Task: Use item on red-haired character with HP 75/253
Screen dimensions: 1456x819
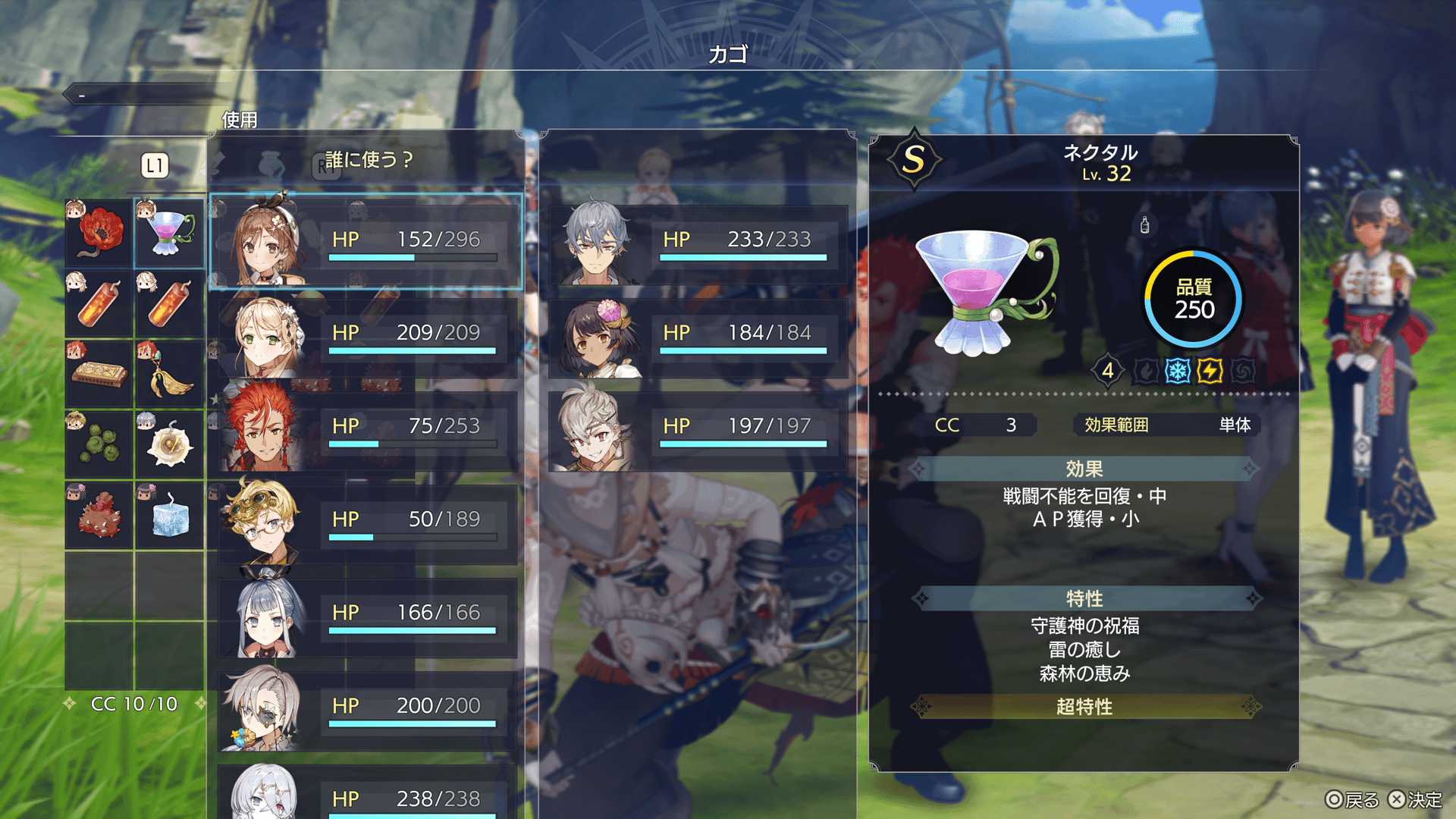Action: [x=366, y=428]
